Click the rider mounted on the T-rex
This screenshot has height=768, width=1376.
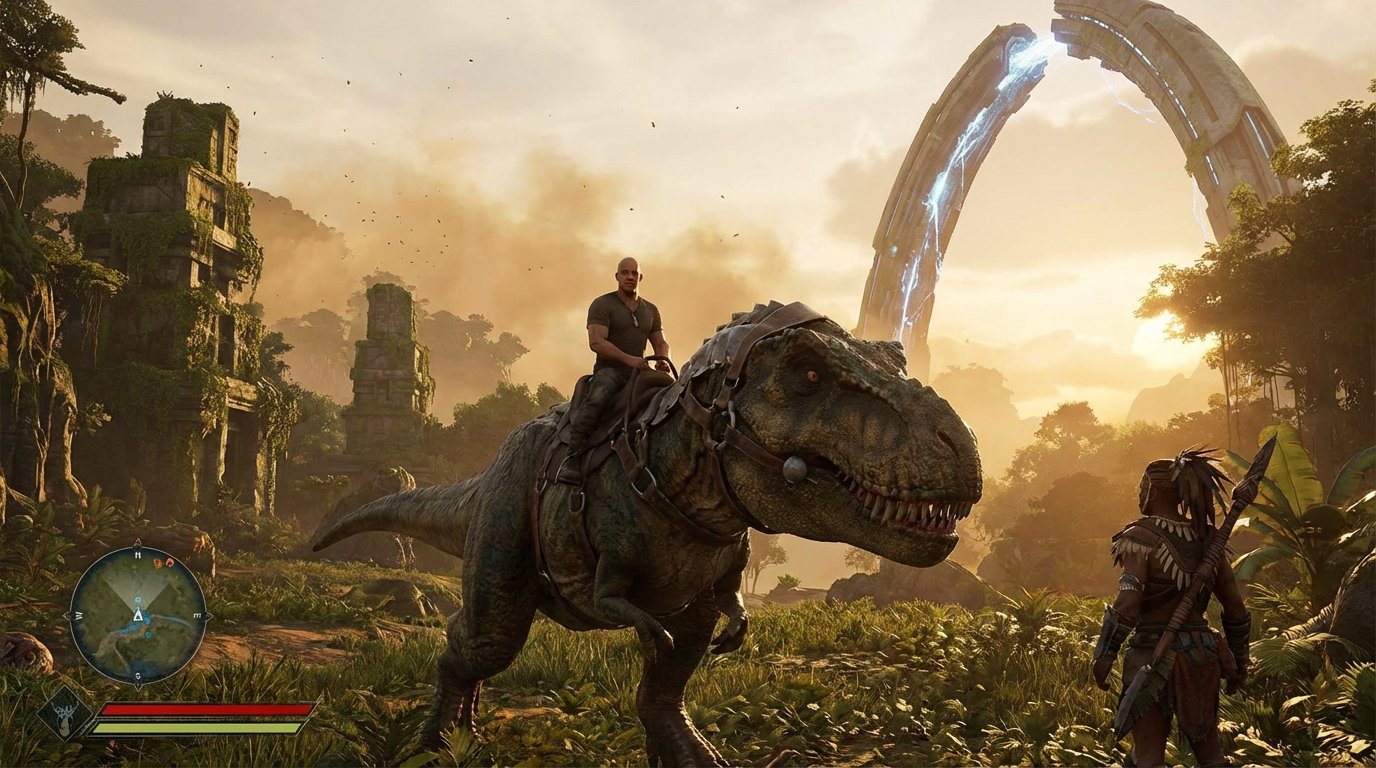click(x=625, y=320)
